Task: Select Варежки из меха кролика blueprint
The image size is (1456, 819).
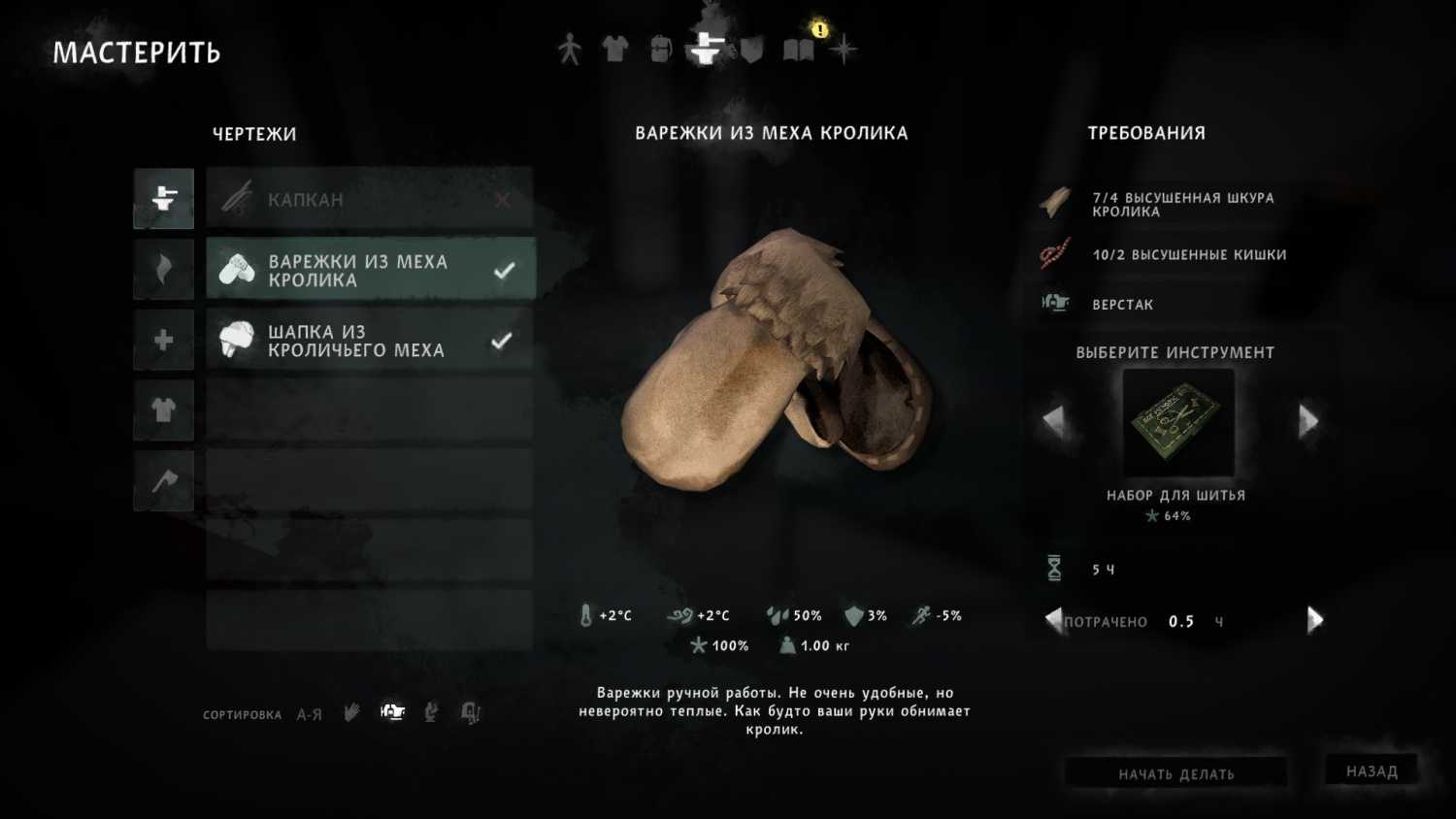Action: [x=369, y=270]
